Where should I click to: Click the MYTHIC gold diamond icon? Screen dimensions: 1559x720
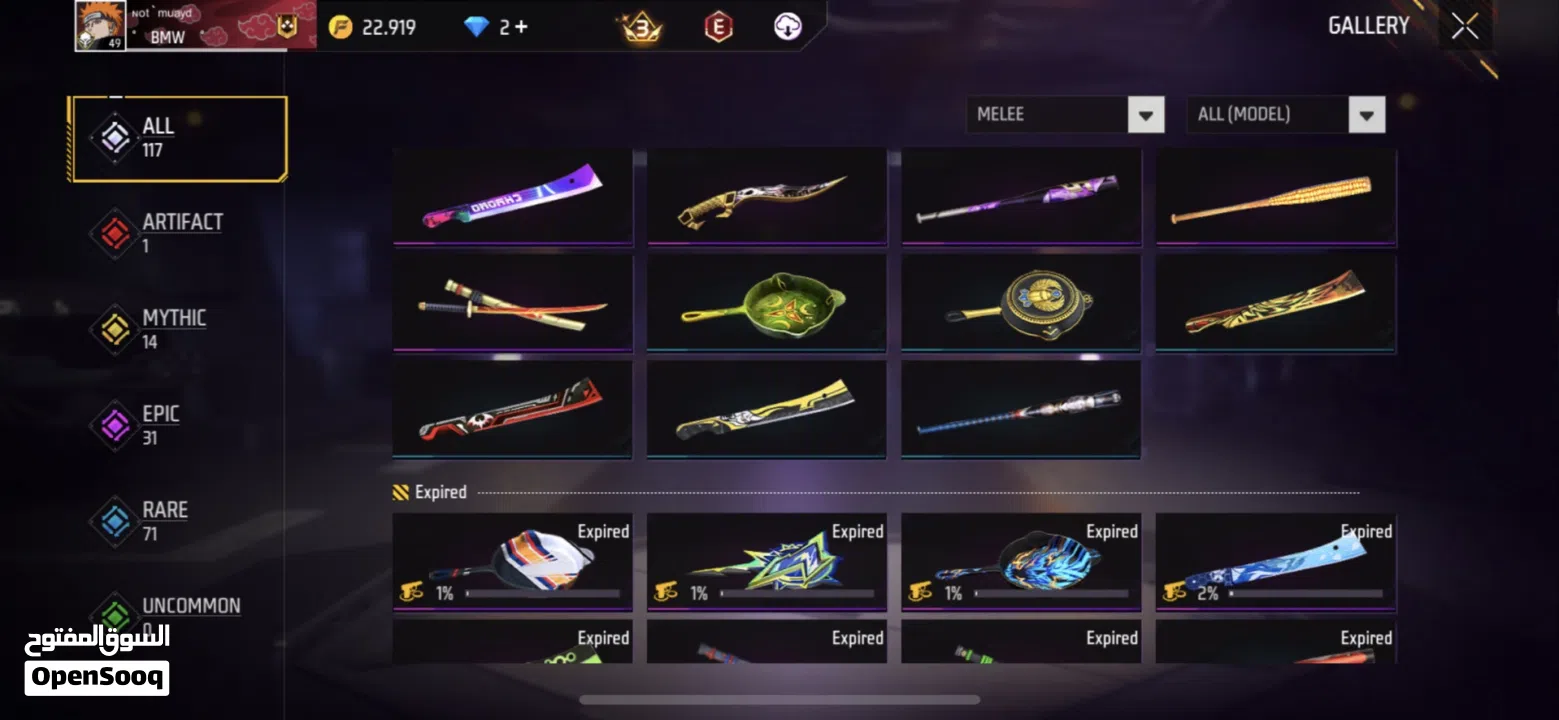point(115,327)
